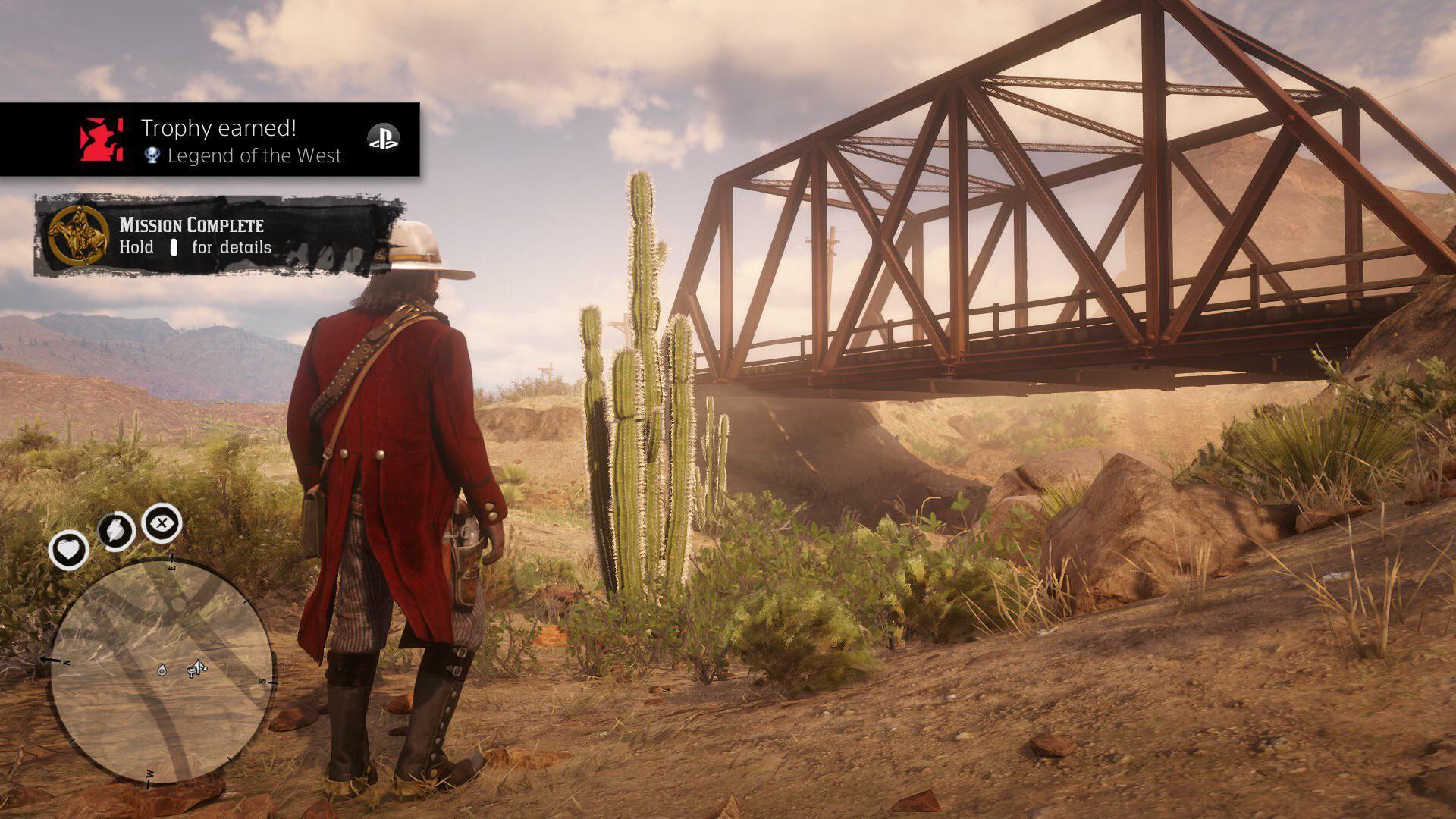
Task: Click the controller button prompt after Hold
Action: click(175, 247)
